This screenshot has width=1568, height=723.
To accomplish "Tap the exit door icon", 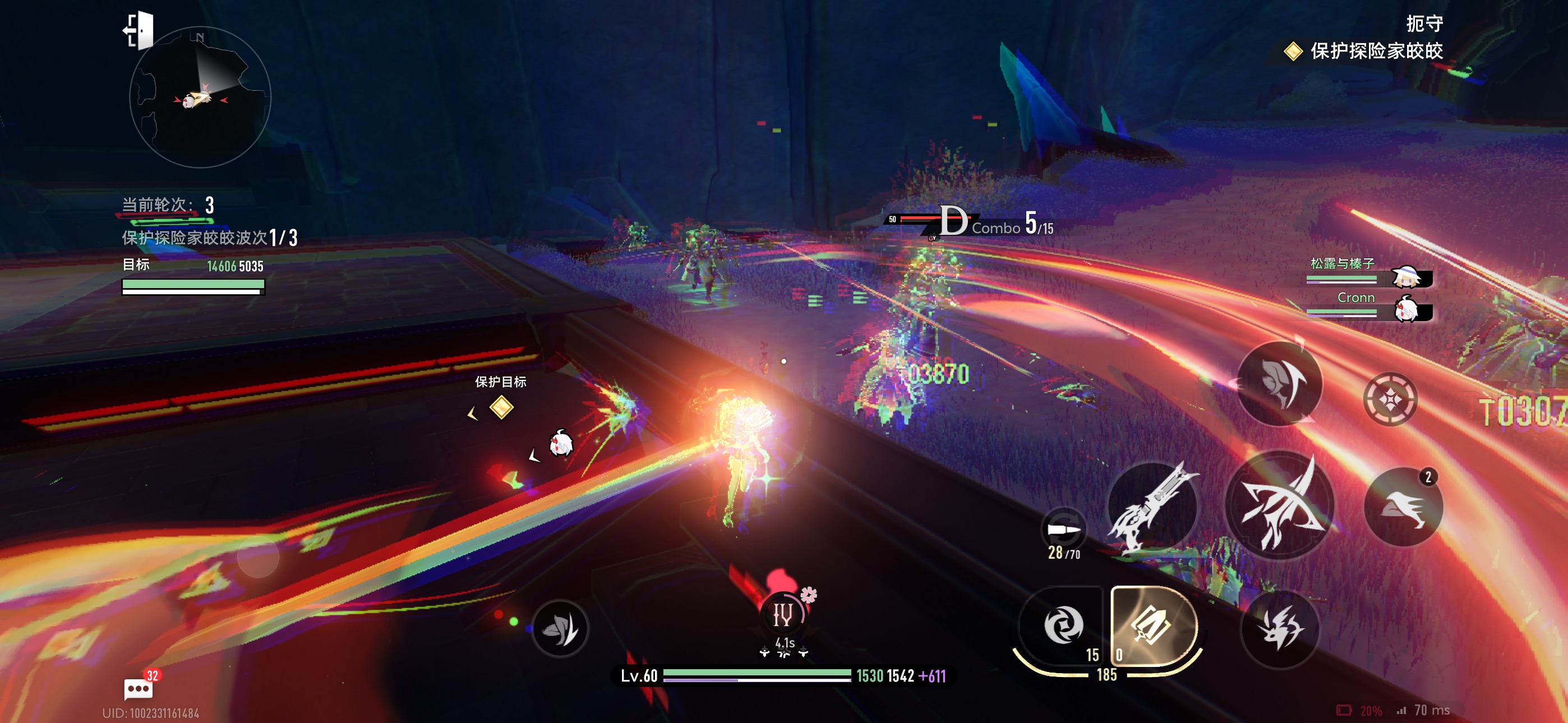I will click(x=140, y=30).
